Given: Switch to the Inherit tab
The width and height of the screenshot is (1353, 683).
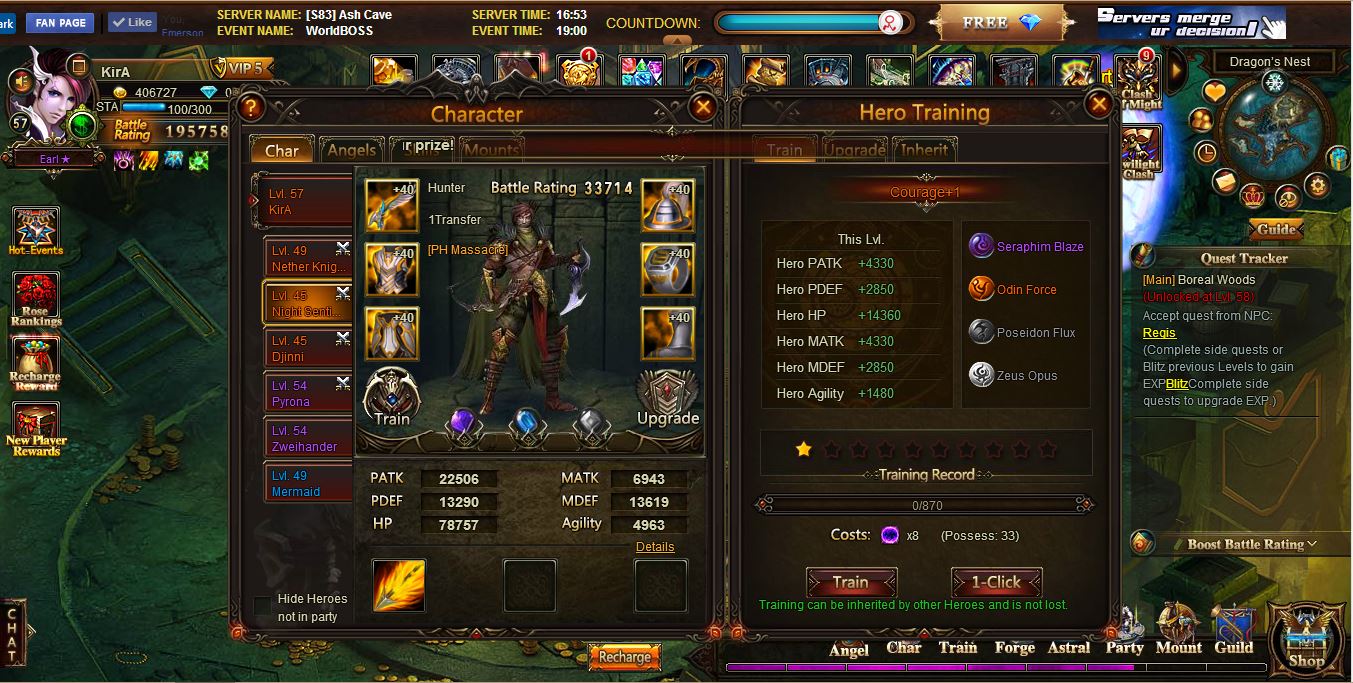Looking at the screenshot, I should [924, 150].
